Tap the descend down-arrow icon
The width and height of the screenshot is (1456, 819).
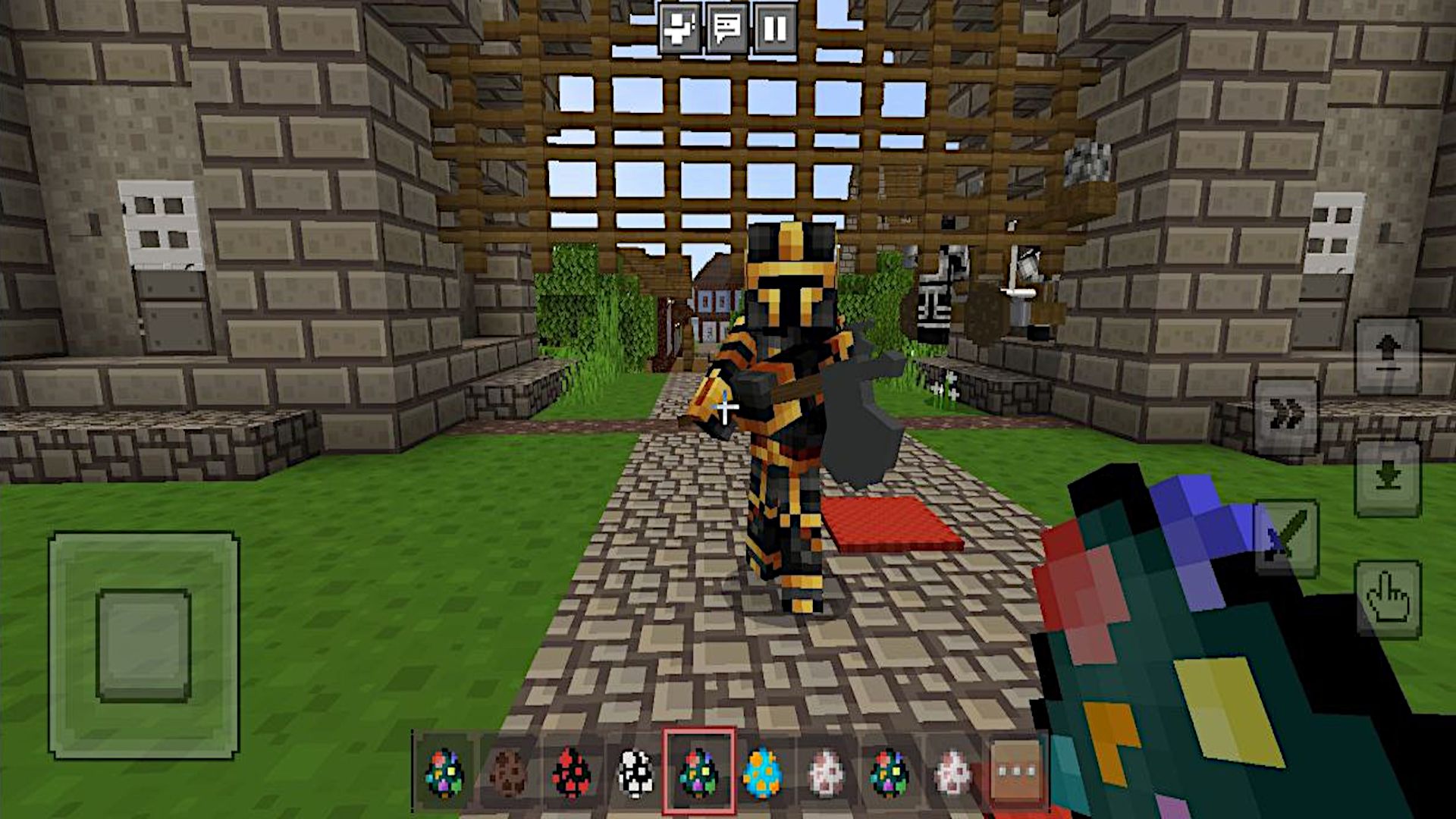(1388, 478)
